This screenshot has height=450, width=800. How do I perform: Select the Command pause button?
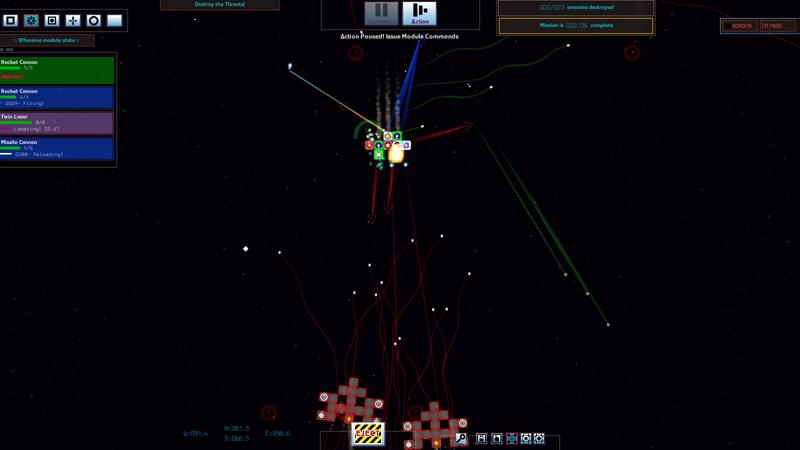click(381, 14)
